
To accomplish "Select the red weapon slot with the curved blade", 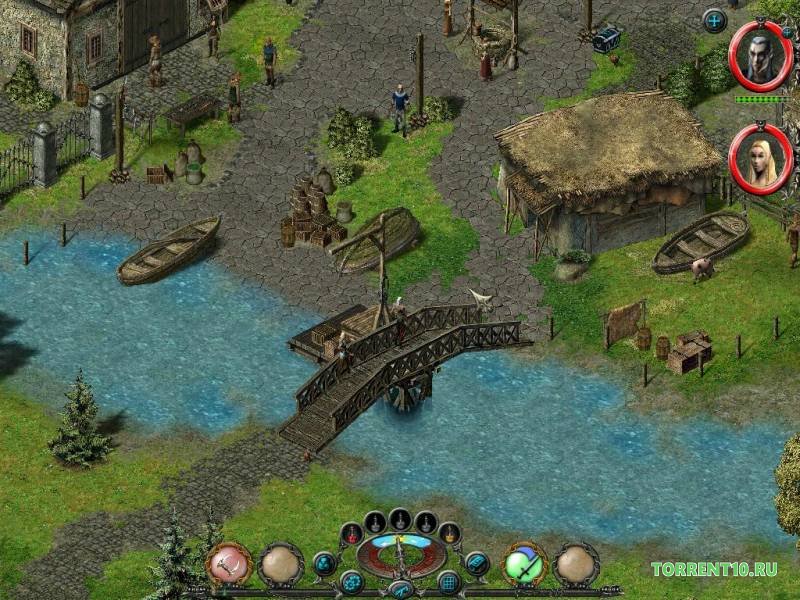I will point(229,565).
